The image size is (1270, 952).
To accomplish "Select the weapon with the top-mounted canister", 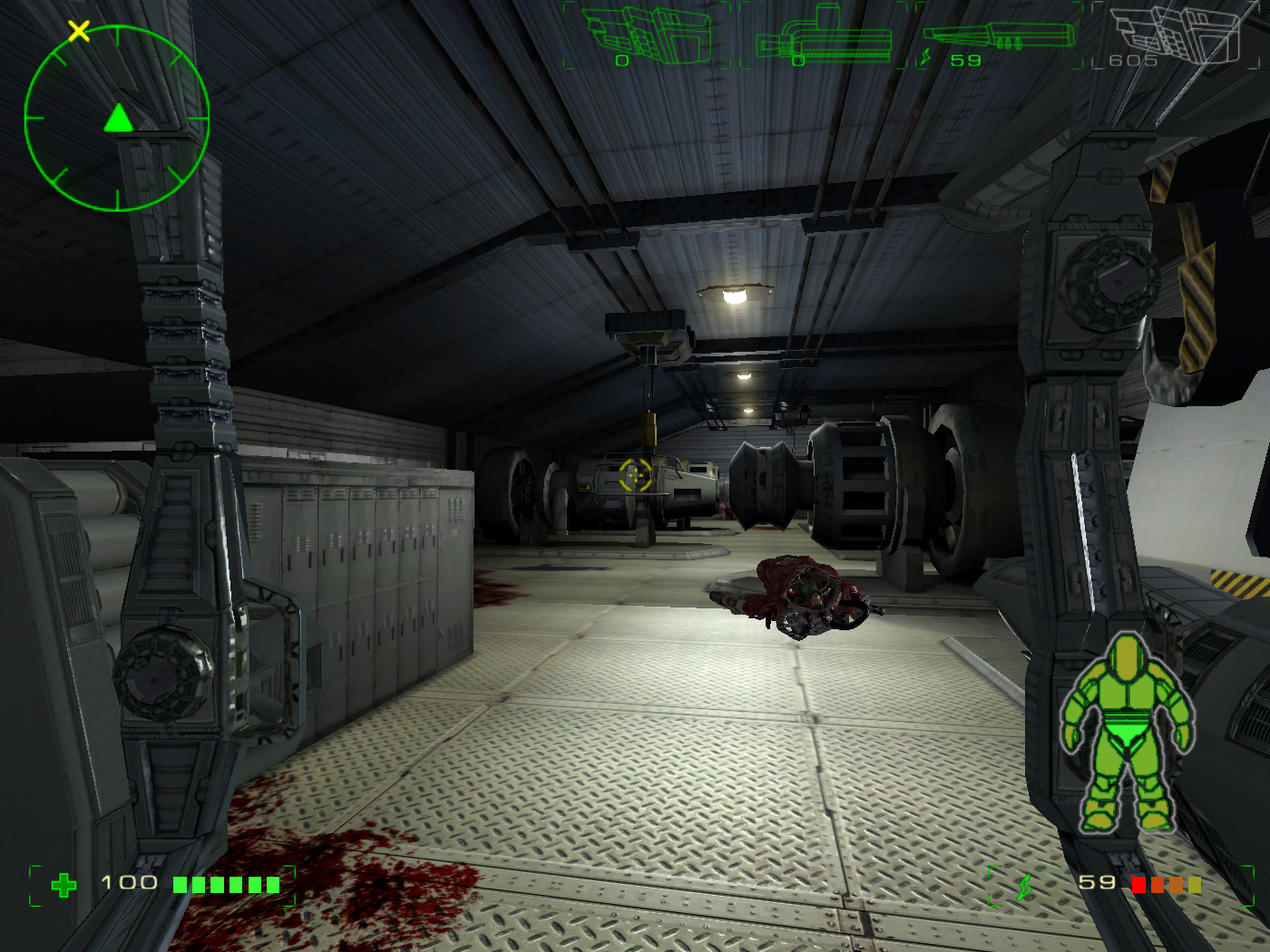I will click(824, 36).
